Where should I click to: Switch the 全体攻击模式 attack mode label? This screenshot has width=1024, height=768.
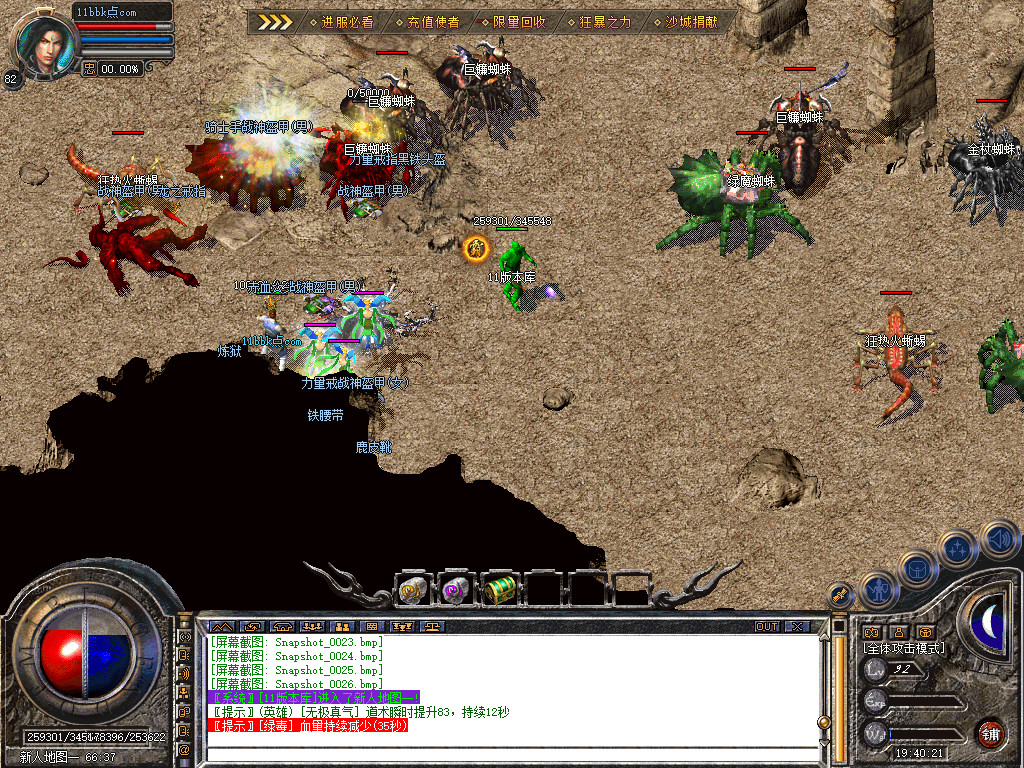[x=904, y=648]
